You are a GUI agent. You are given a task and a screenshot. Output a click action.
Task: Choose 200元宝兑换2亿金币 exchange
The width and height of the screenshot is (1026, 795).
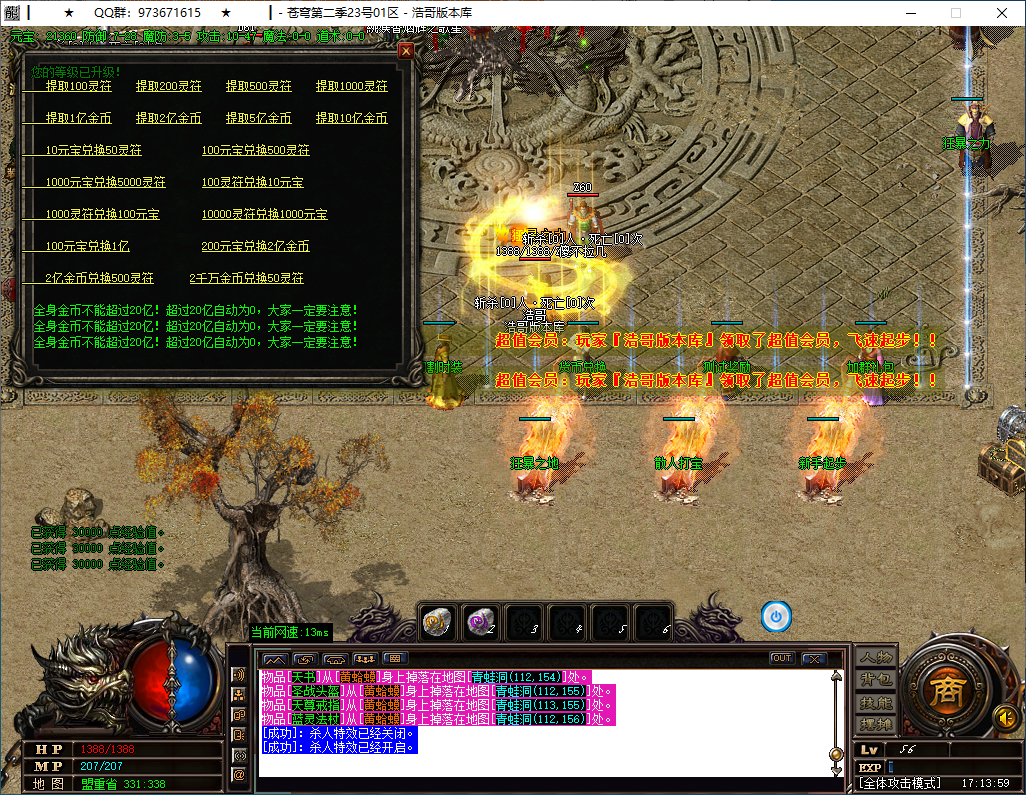pyautogui.click(x=256, y=246)
